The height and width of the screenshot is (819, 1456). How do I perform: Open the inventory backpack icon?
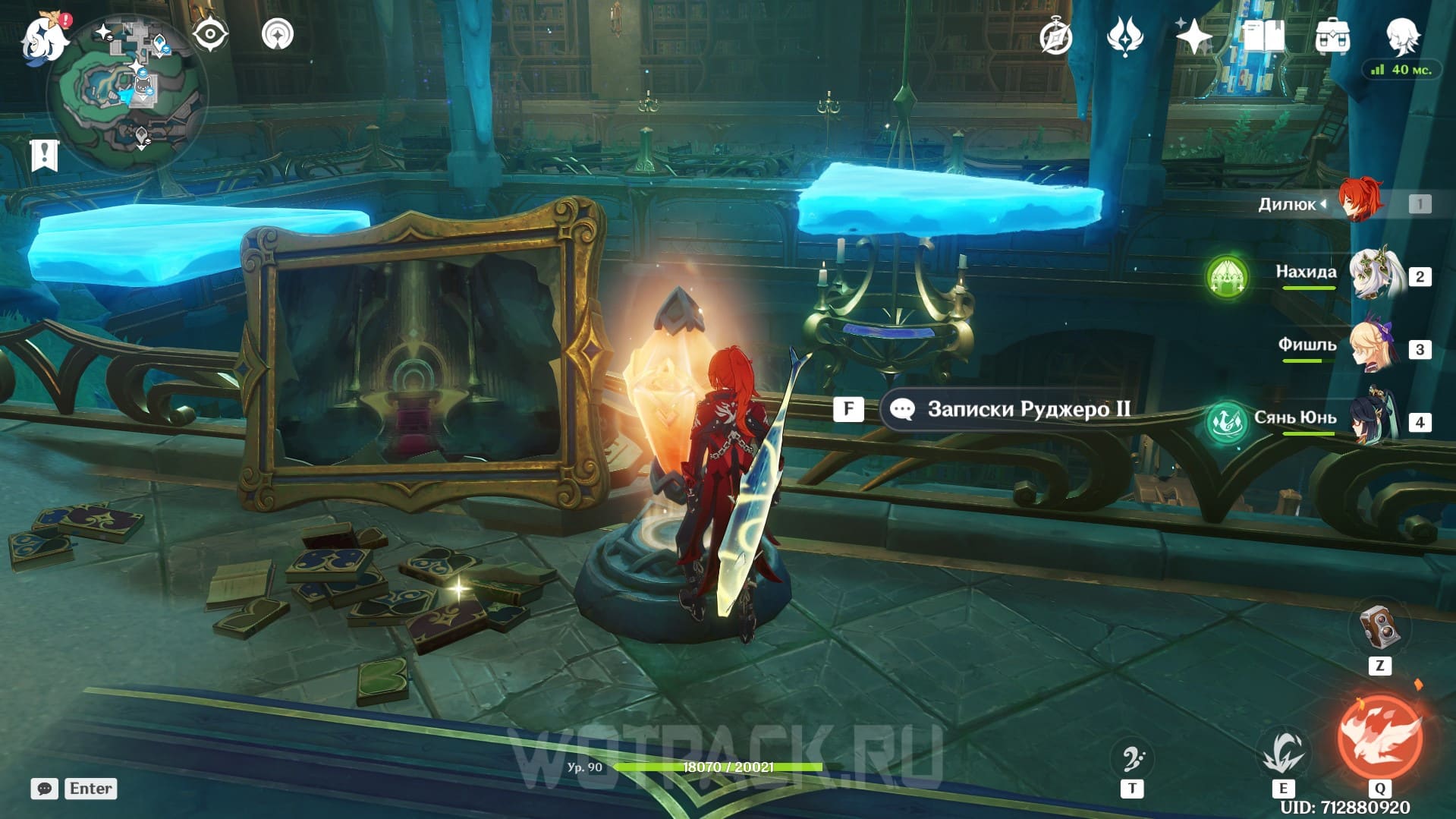coord(1332,36)
